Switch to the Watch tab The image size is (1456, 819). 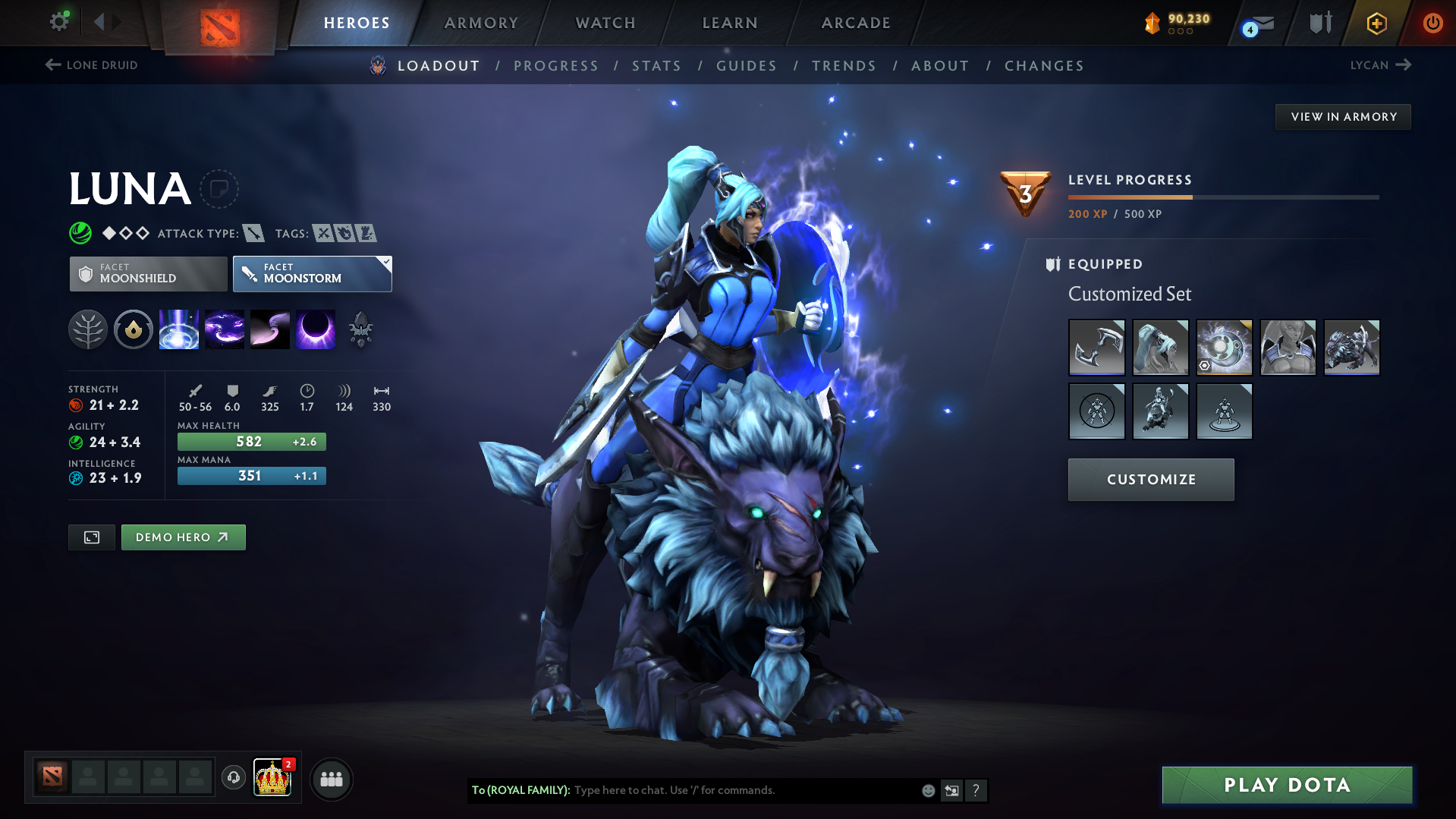[605, 23]
